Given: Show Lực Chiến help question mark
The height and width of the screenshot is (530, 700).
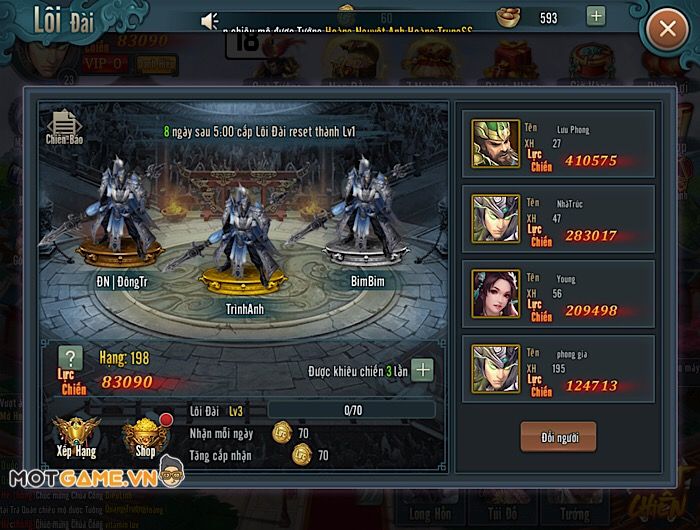Looking at the screenshot, I should pos(69,358).
